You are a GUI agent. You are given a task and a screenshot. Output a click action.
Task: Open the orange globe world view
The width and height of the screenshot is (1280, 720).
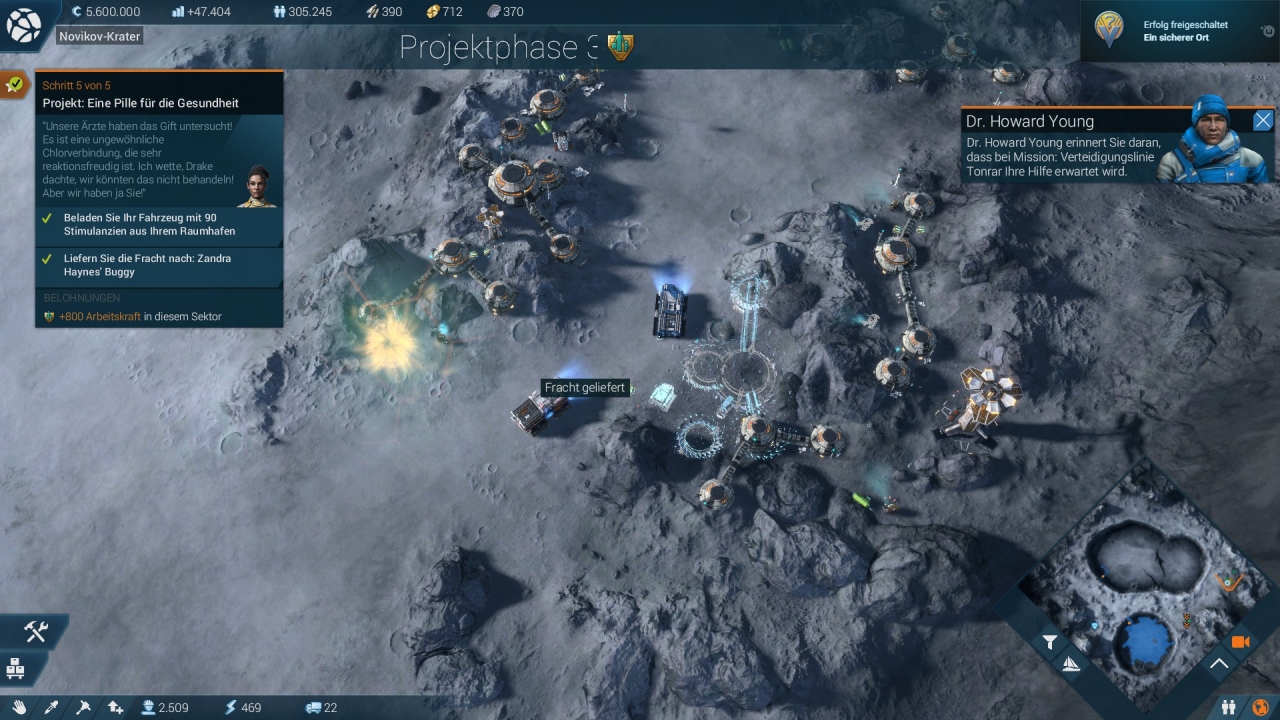click(x=1260, y=708)
